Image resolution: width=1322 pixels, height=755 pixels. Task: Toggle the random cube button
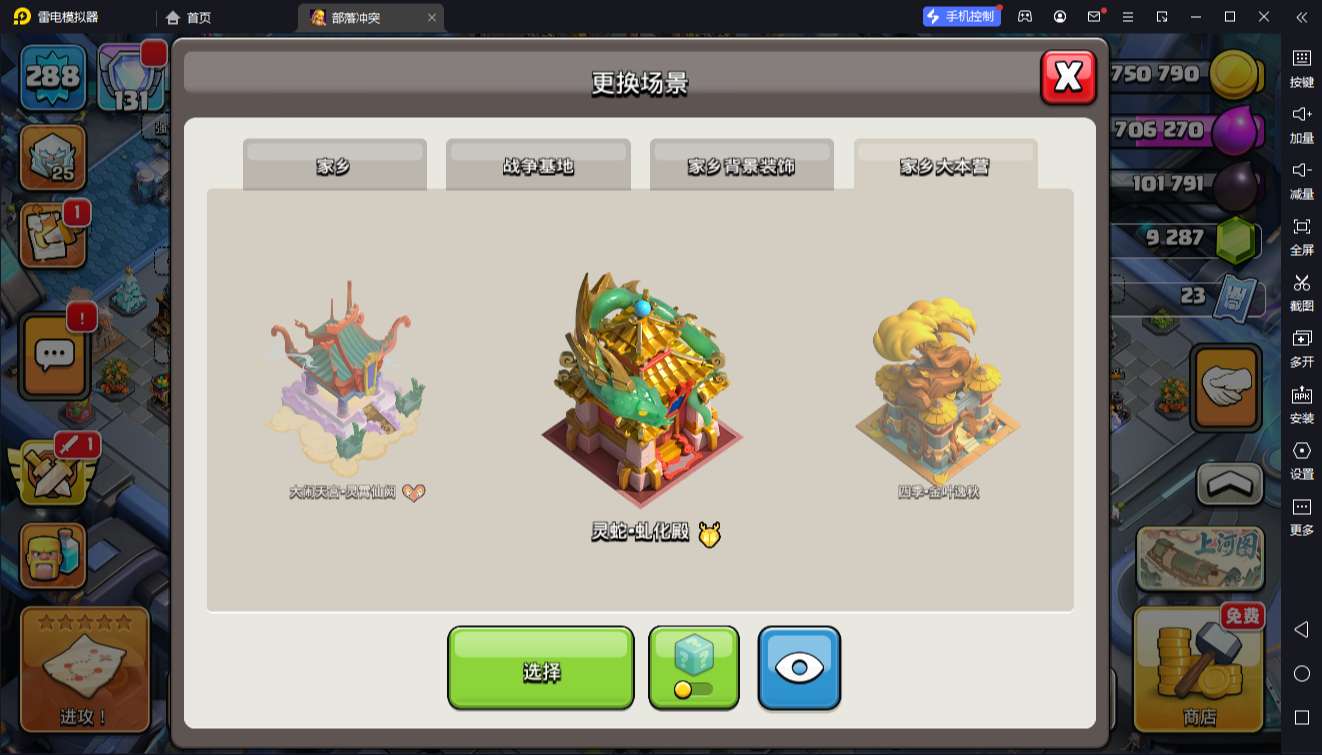pos(694,668)
